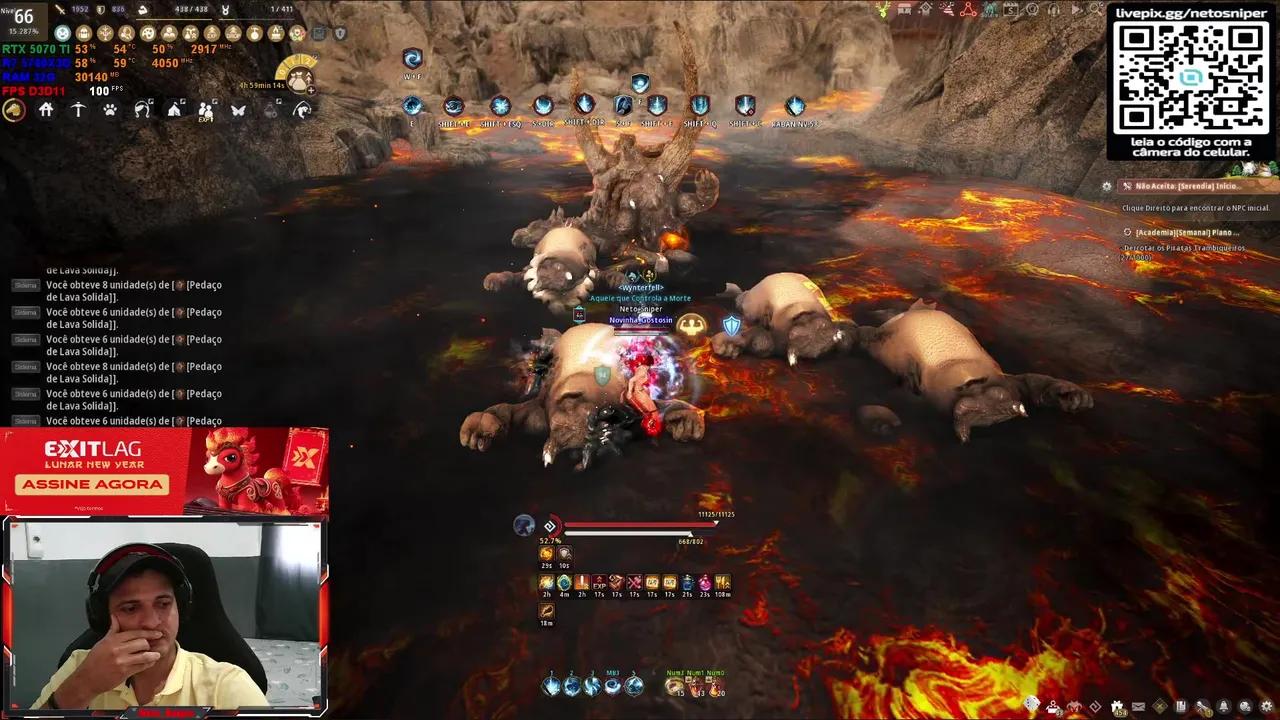The image size is (1280, 720).
Task: Expand the Serendia Início quest tracker entry
Action: point(1190,186)
